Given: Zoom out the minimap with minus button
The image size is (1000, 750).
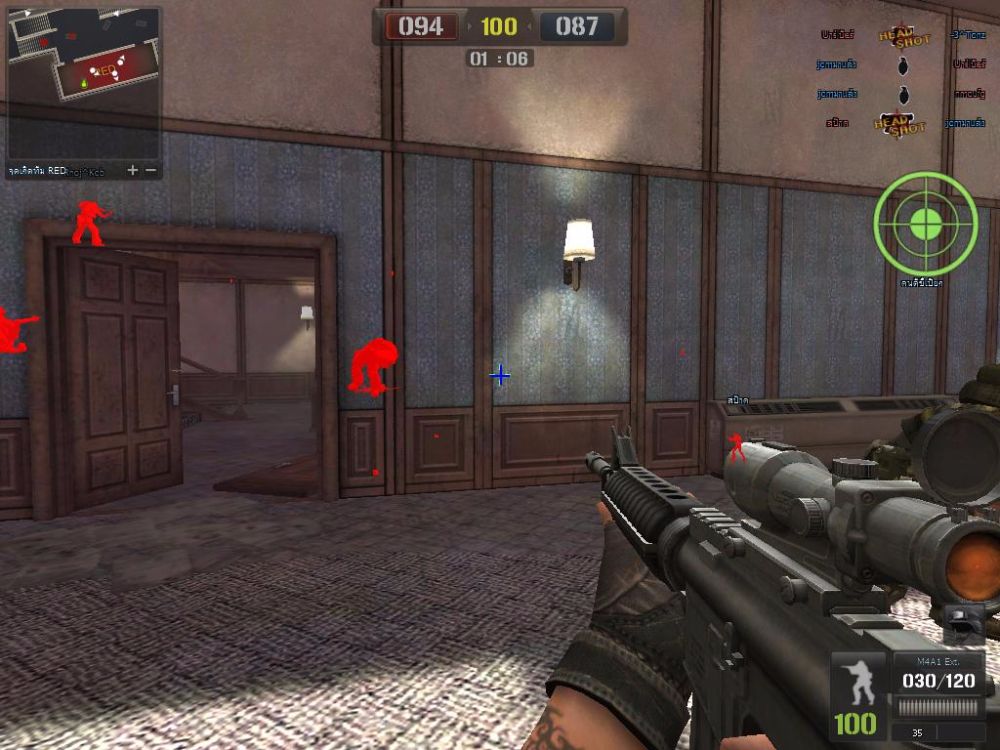Looking at the screenshot, I should (x=151, y=170).
